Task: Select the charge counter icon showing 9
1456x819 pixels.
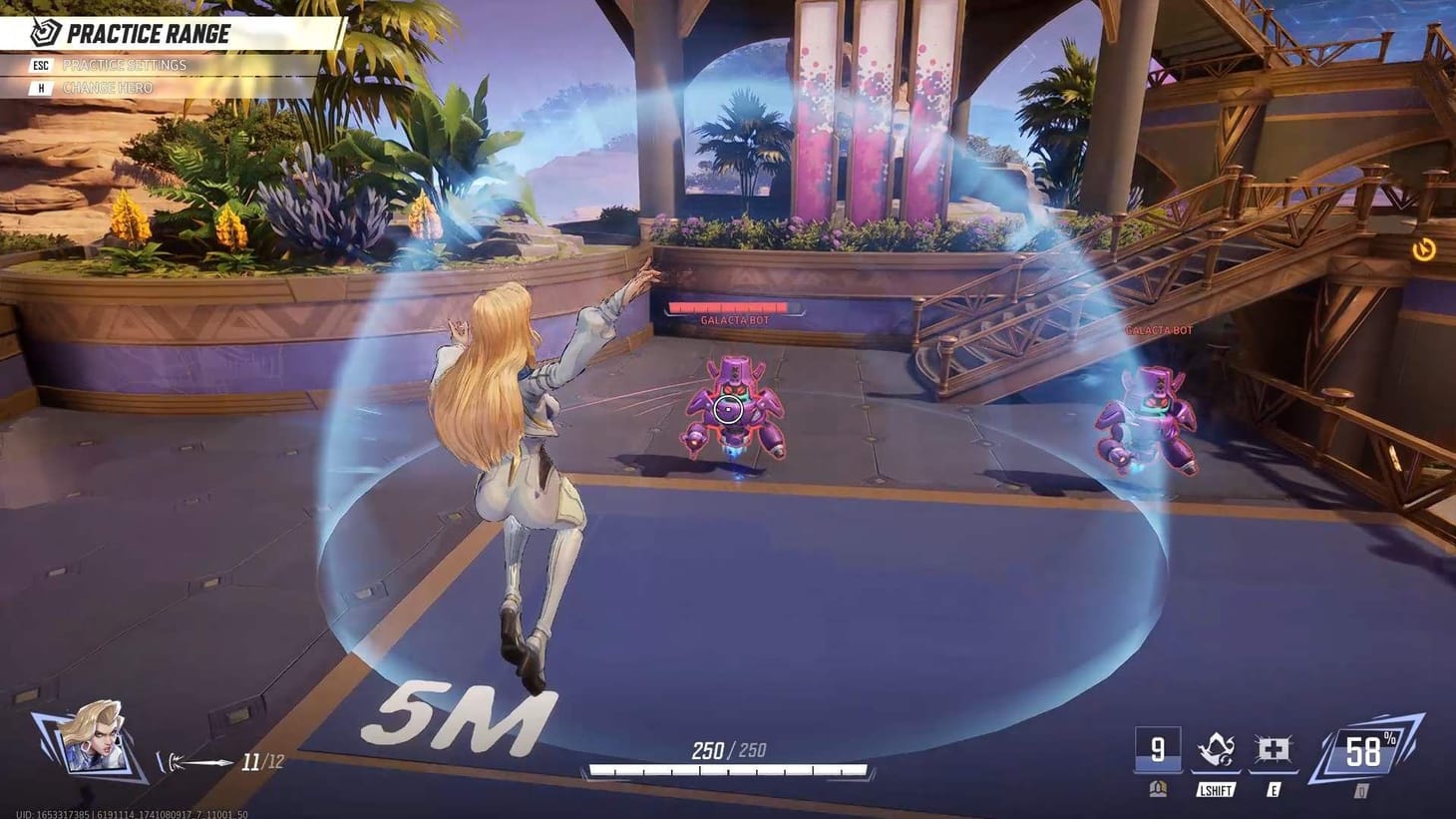Action: (x=1157, y=748)
